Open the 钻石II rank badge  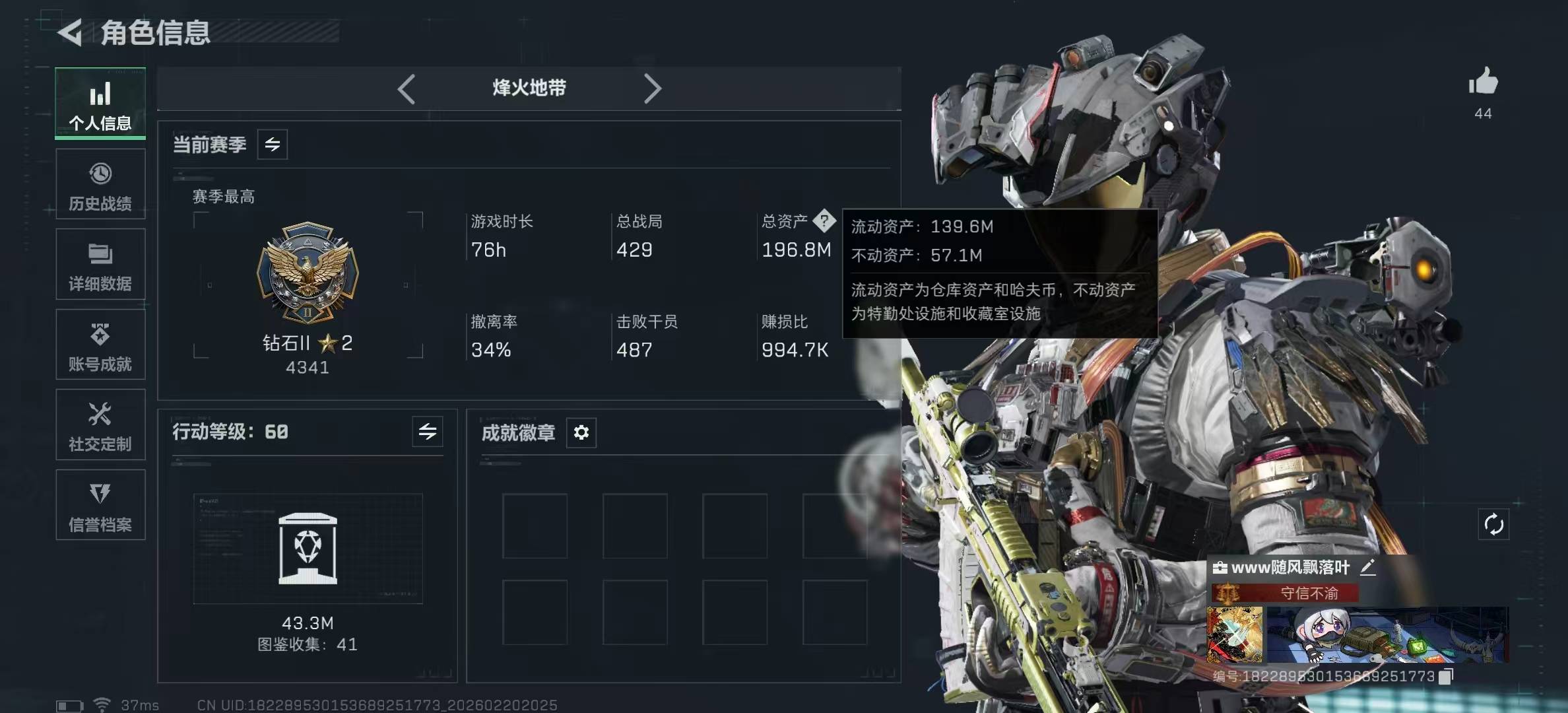click(308, 273)
